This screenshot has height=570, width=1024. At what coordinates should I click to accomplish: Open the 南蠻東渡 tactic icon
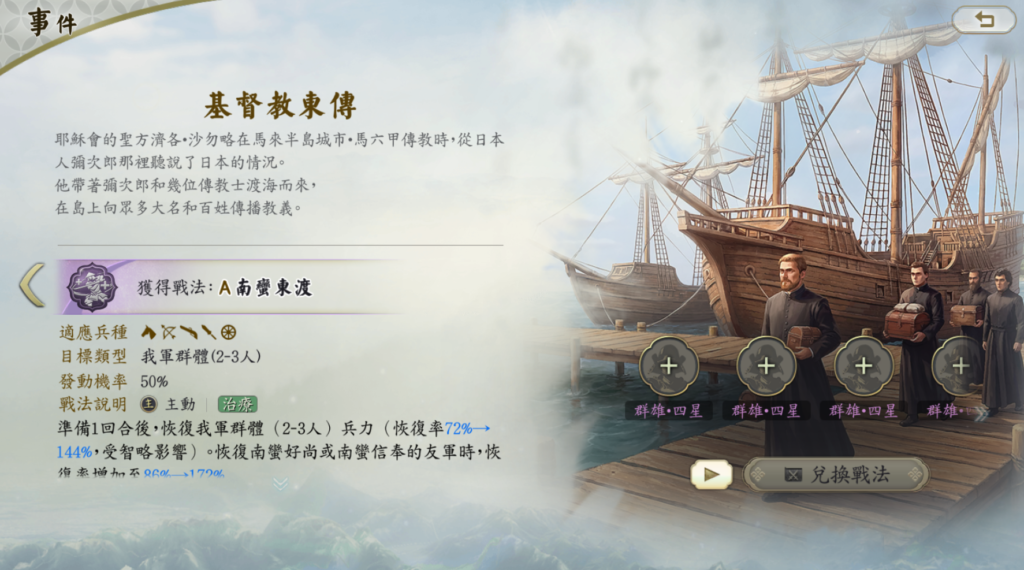point(85,287)
